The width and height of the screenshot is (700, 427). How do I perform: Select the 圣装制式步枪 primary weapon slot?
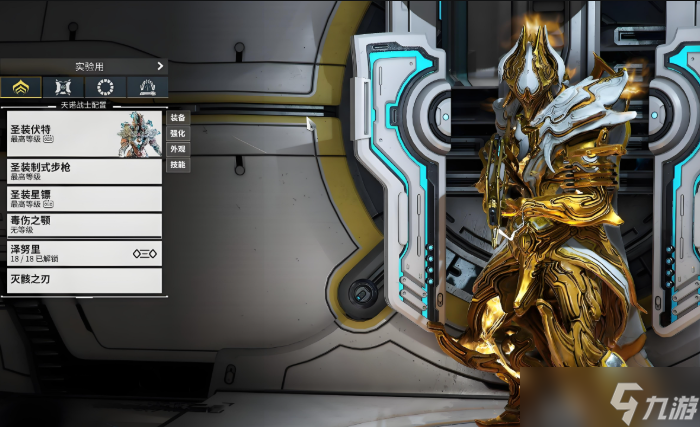(83, 171)
